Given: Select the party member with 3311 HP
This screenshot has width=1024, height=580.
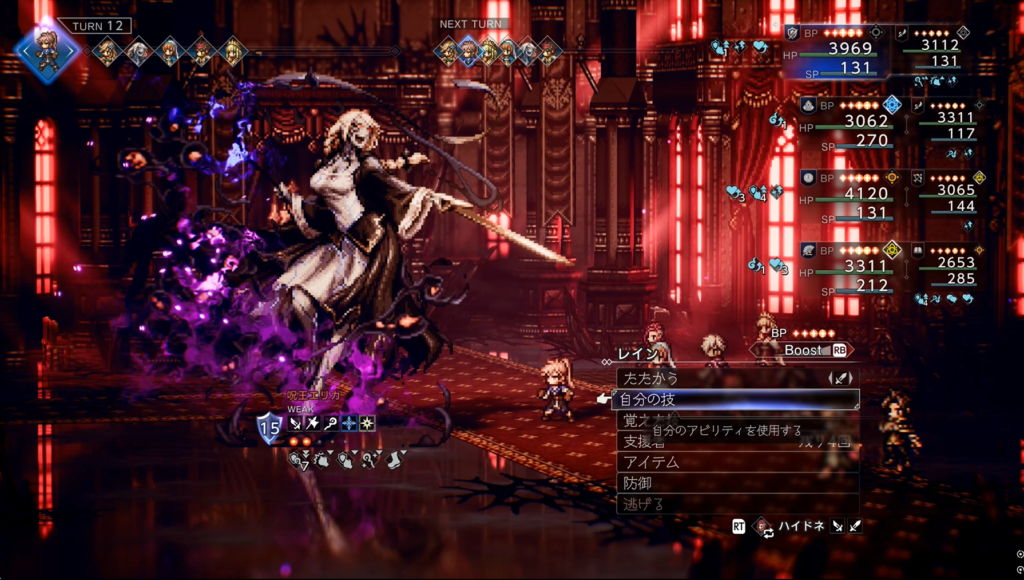Looking at the screenshot, I should tap(838, 267).
